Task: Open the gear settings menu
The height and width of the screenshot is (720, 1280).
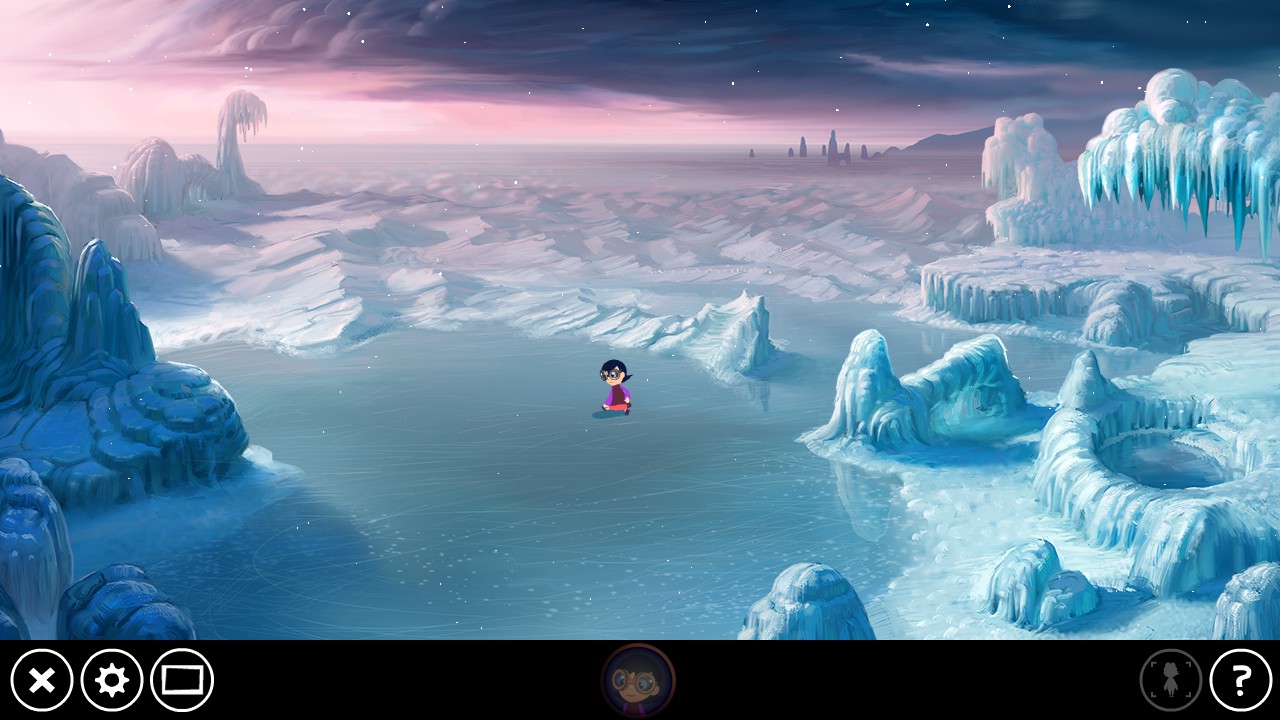Action: pyautogui.click(x=111, y=681)
